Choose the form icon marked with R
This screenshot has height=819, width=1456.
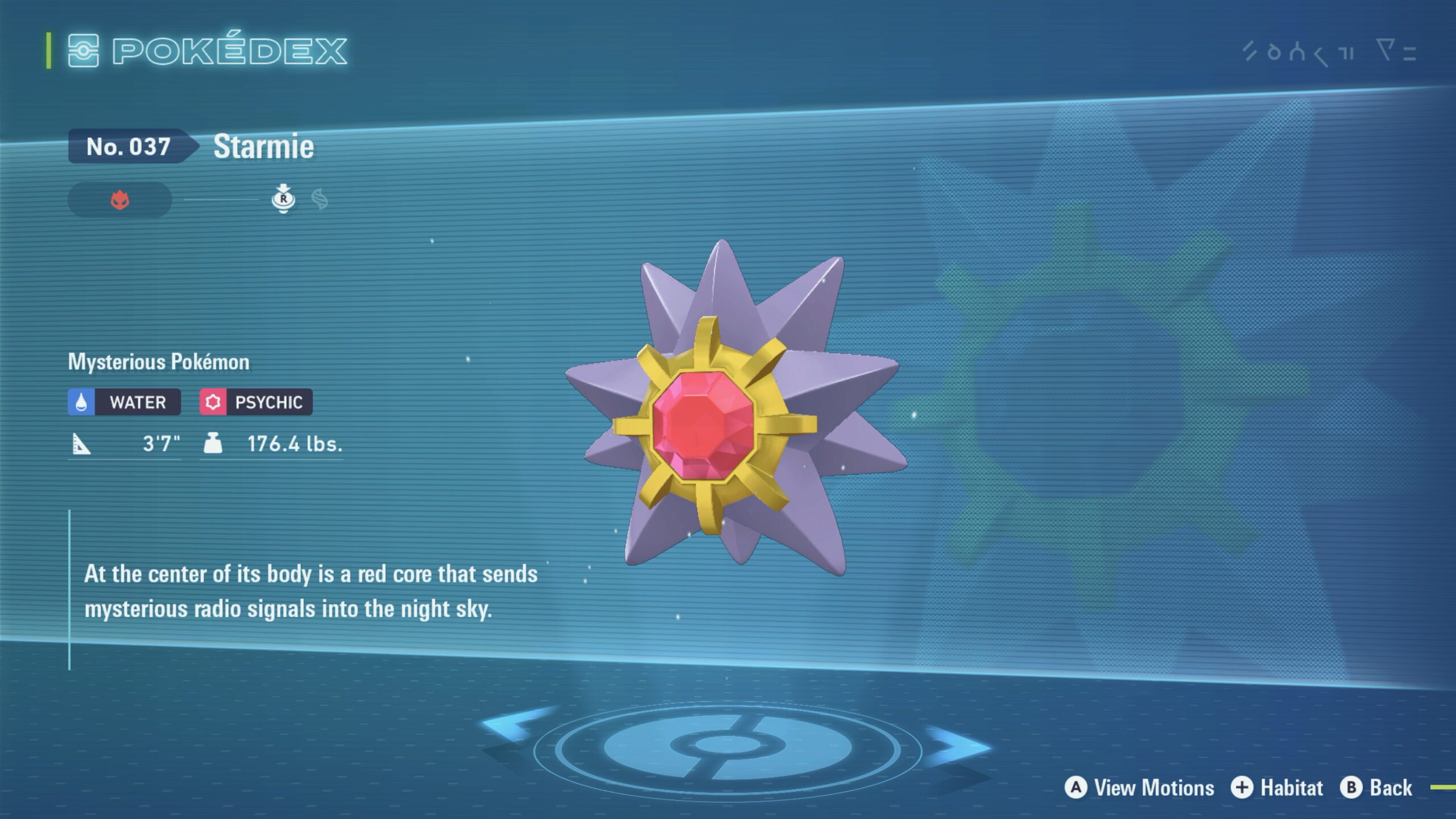[283, 199]
